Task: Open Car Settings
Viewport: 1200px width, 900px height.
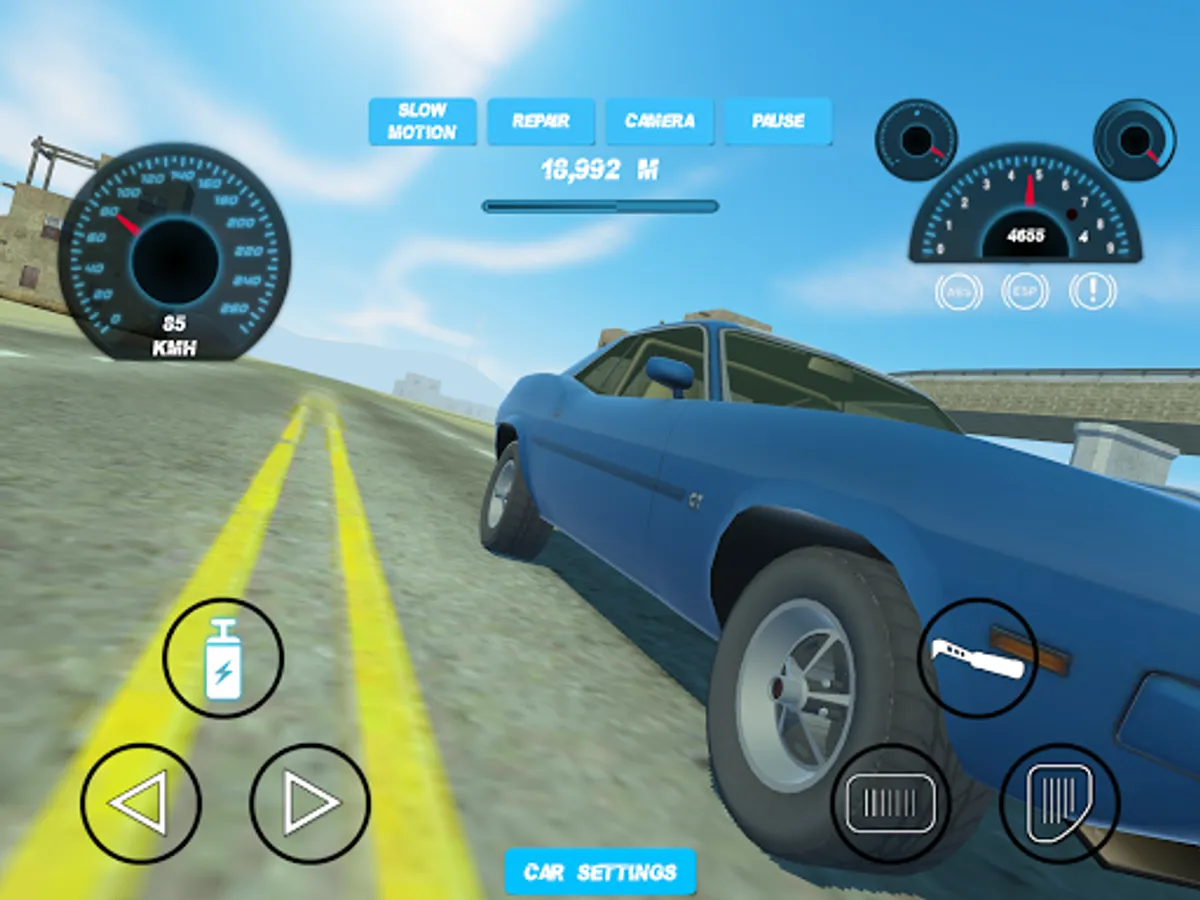Action: (x=600, y=872)
